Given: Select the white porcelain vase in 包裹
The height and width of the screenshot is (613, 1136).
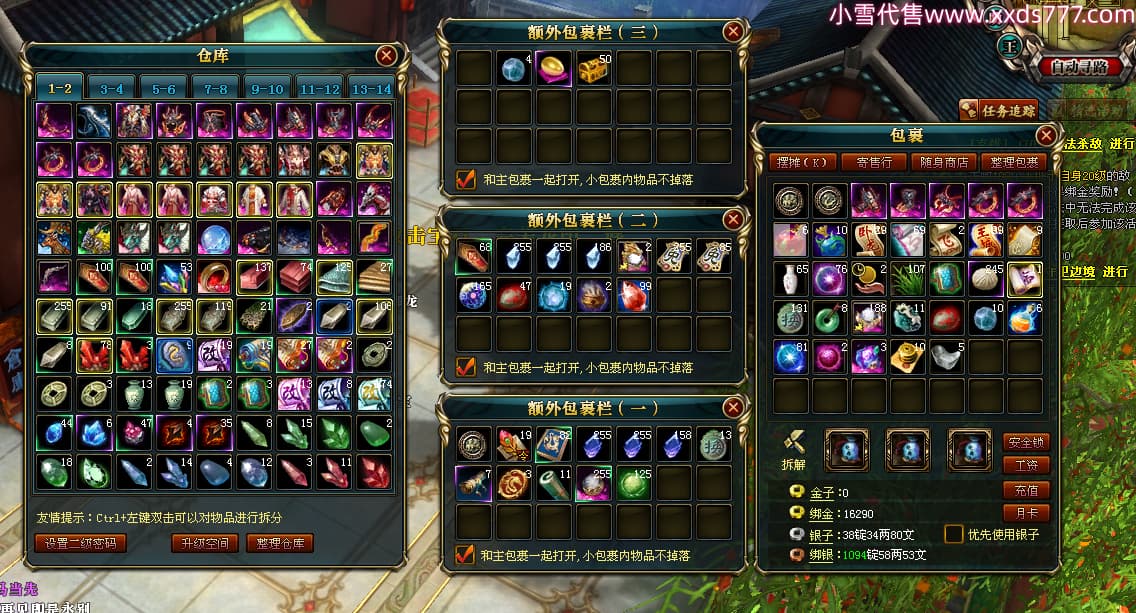Looking at the screenshot, I should tap(792, 277).
